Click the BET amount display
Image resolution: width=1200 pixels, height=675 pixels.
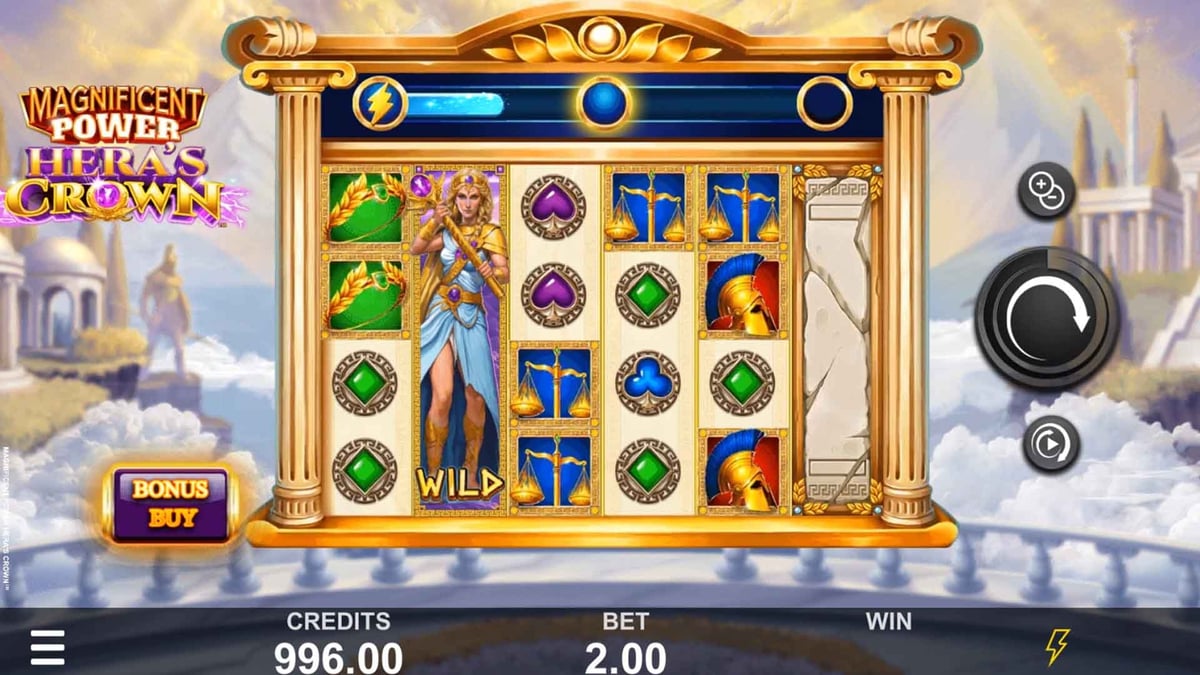point(625,657)
